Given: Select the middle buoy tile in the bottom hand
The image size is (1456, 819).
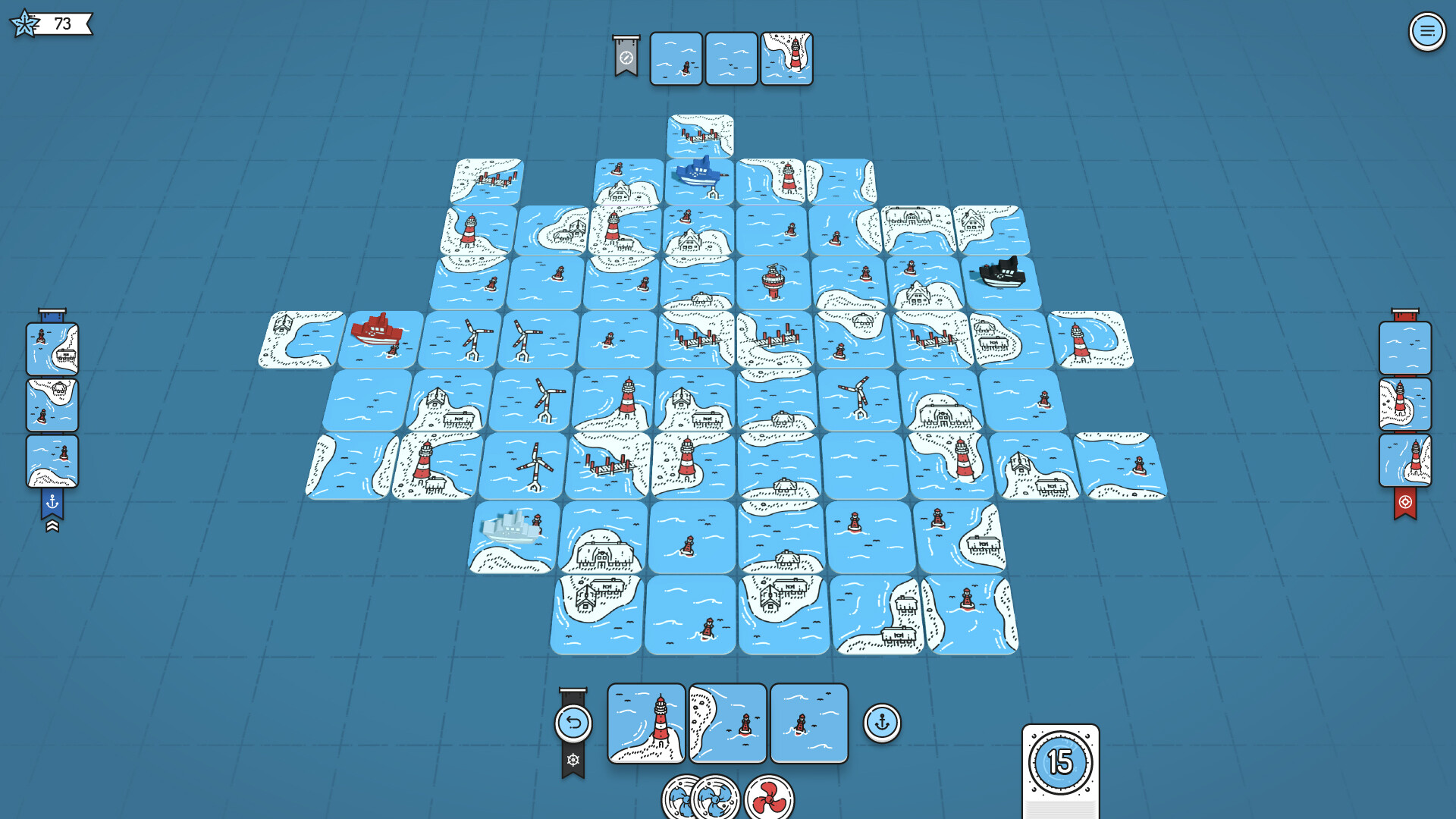Looking at the screenshot, I should tap(728, 723).
